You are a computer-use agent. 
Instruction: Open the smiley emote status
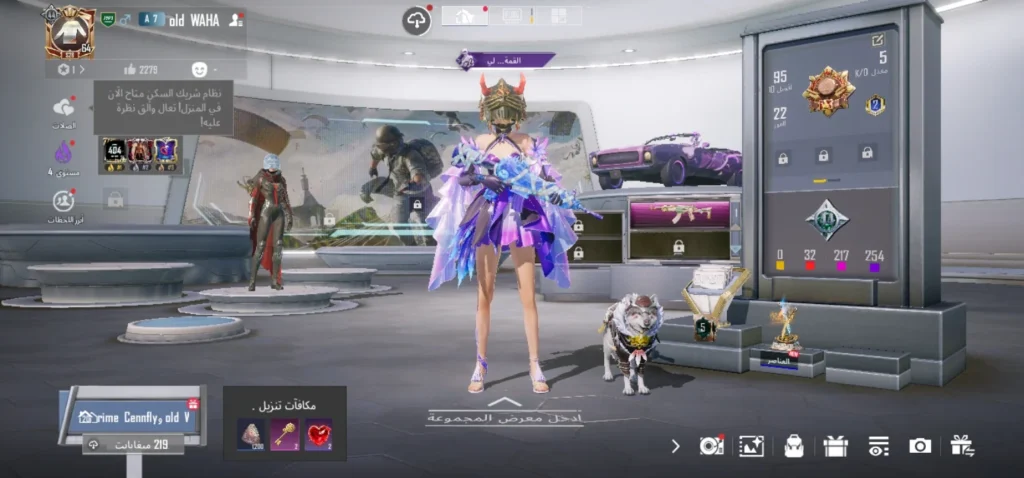200,69
